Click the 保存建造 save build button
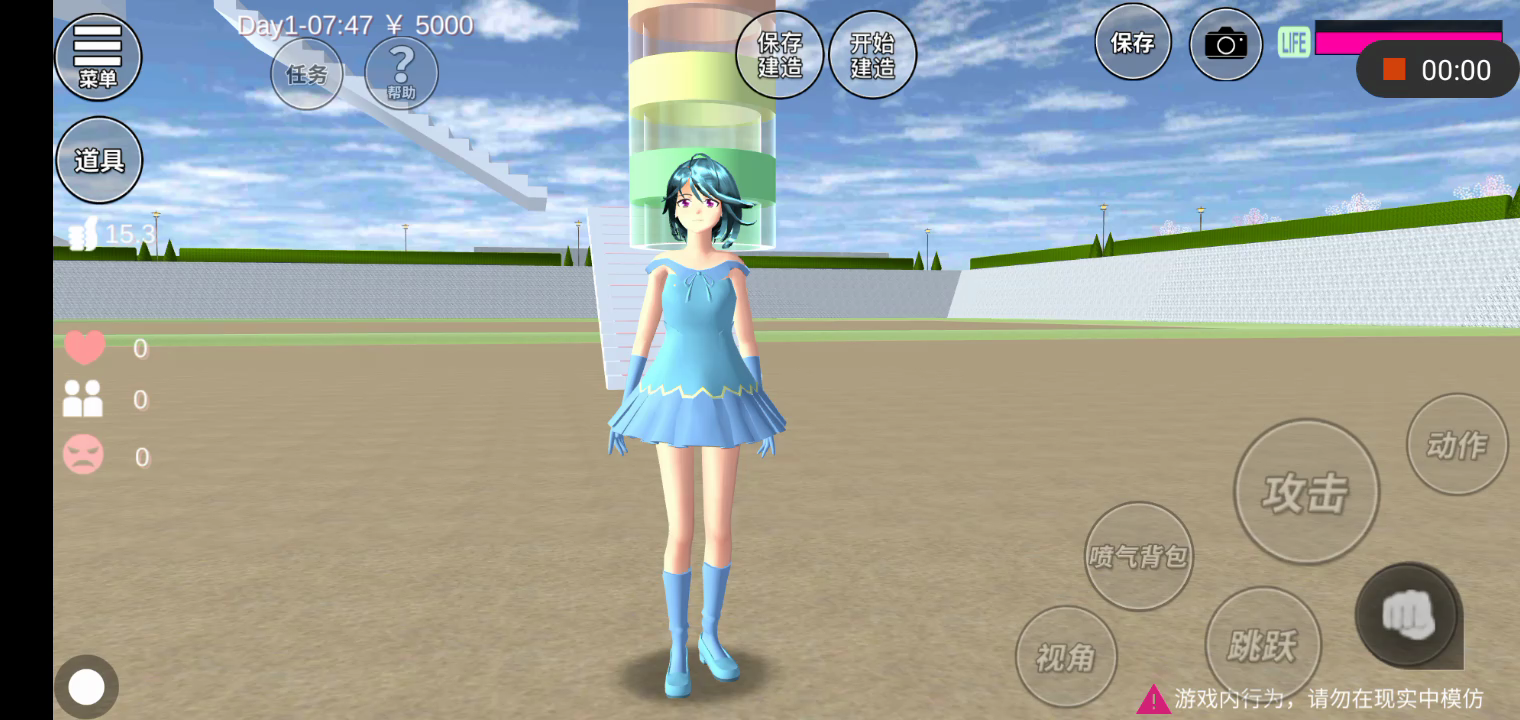The height and width of the screenshot is (720, 1520). point(780,55)
